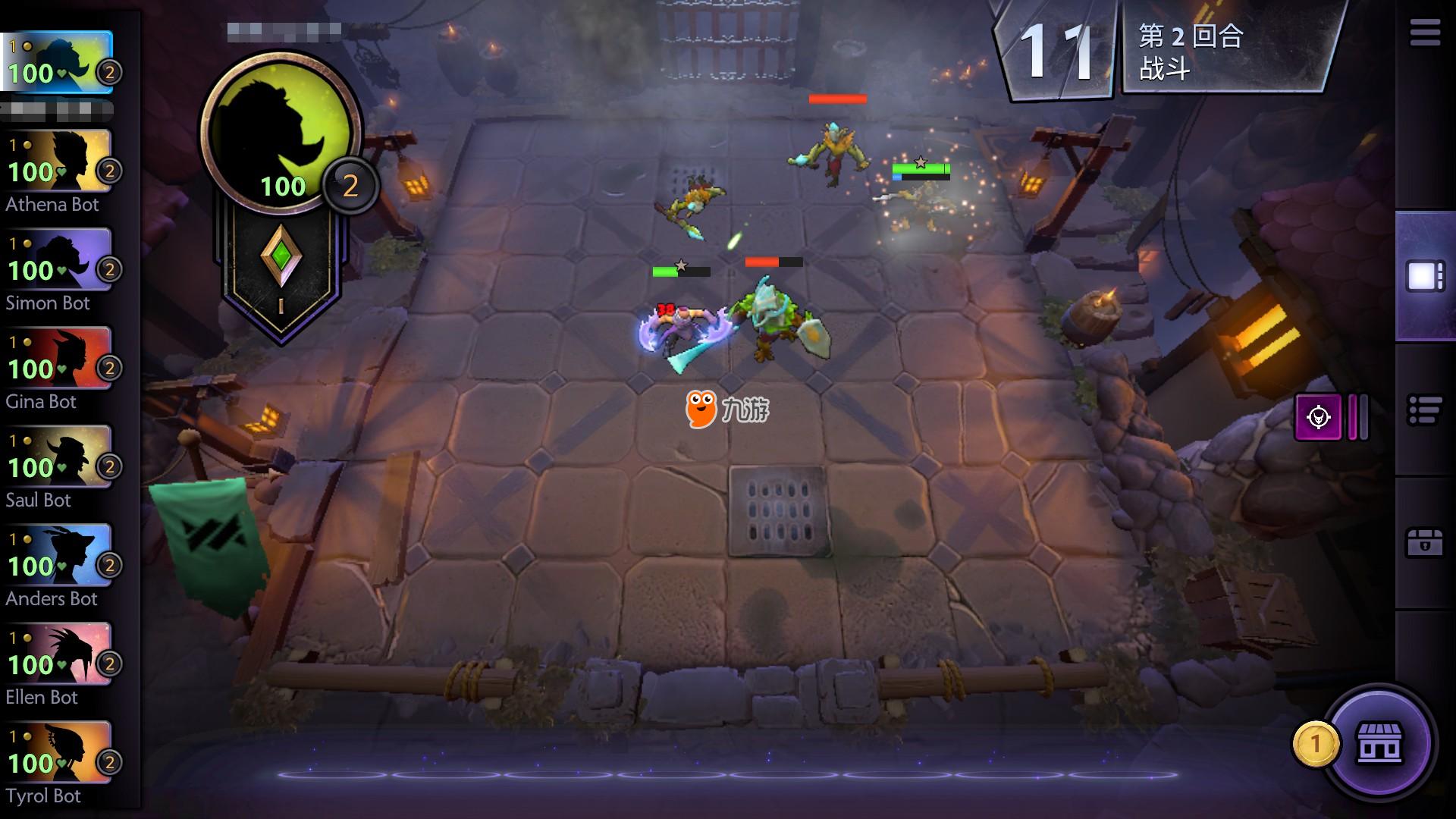This screenshot has width=1456, height=819.
Task: Click the purple target crosshair button
Action: click(x=1318, y=416)
